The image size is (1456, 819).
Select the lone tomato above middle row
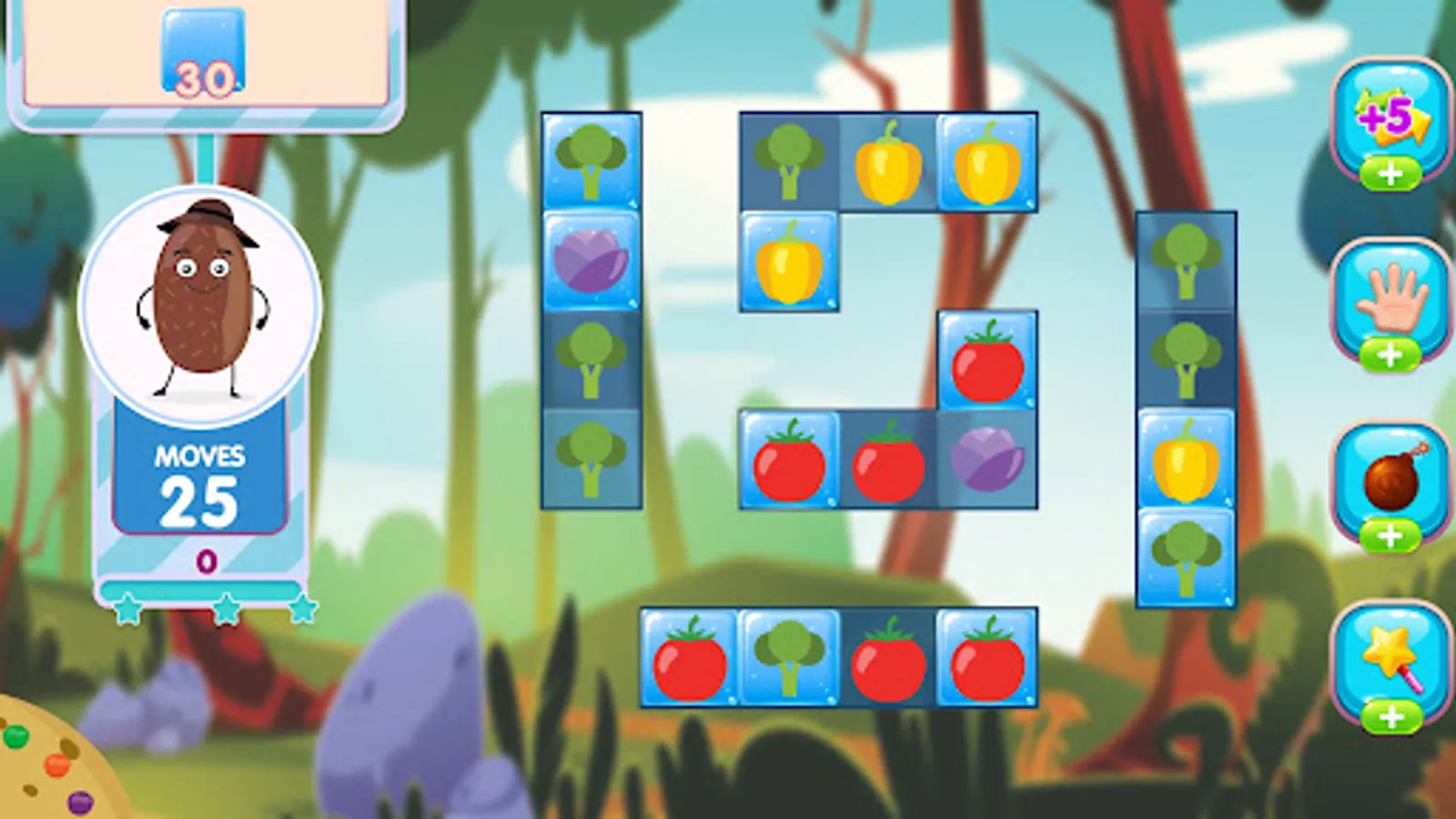click(x=987, y=362)
